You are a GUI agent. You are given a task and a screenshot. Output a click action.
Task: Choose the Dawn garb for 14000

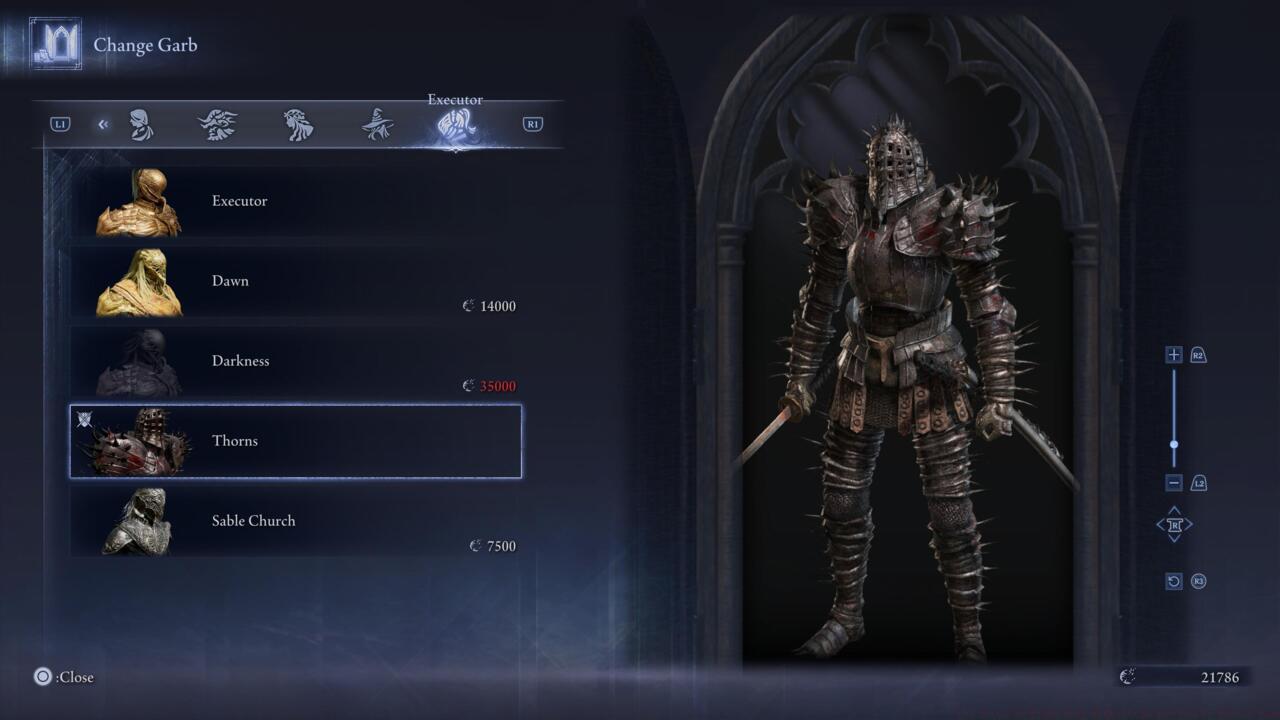pyautogui.click(x=295, y=282)
